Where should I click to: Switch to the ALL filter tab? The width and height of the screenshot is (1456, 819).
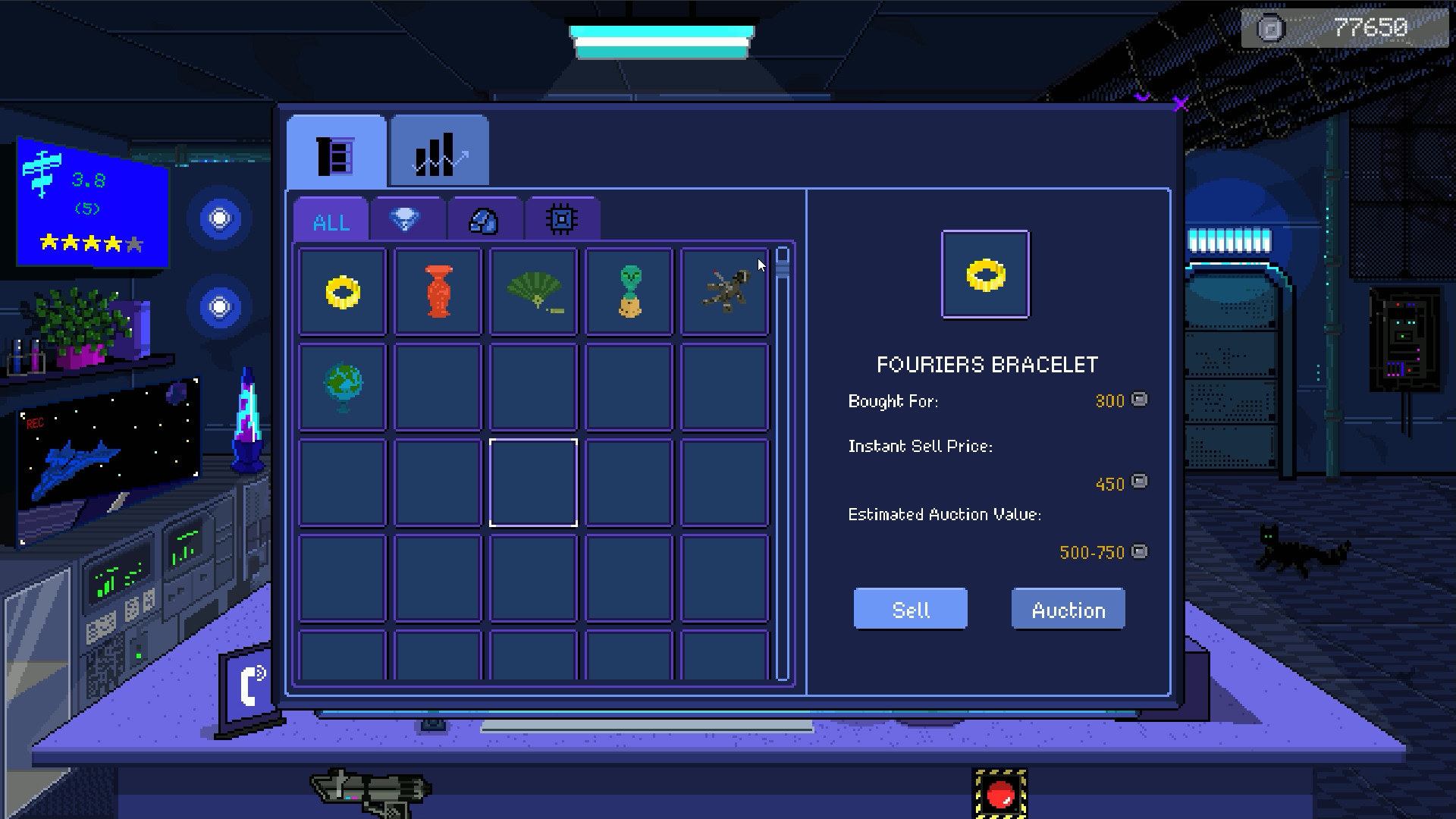pyautogui.click(x=330, y=219)
